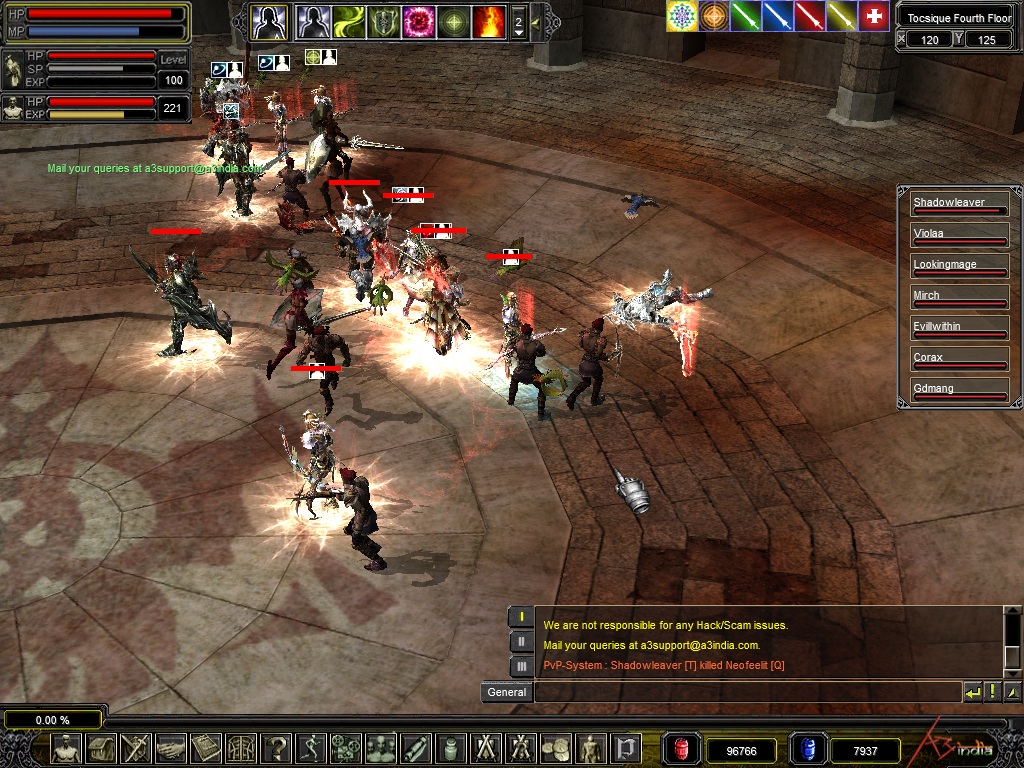1024x768 pixels.
Task: Switch to chat tab II
Action: [x=521, y=642]
